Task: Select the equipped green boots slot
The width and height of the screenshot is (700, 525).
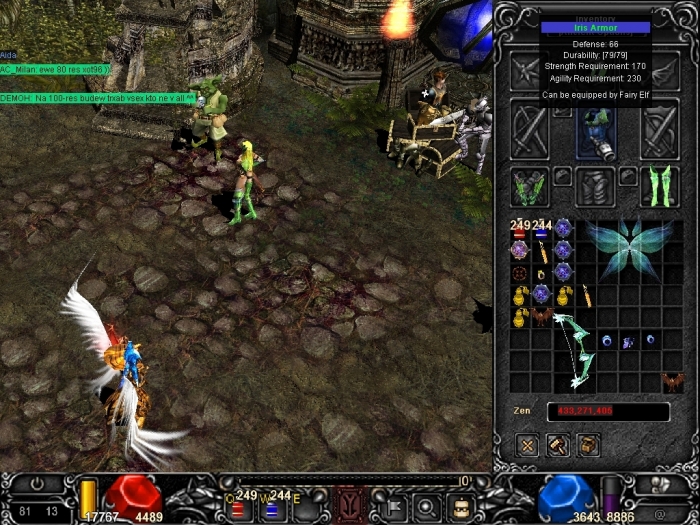Action: tap(660, 188)
